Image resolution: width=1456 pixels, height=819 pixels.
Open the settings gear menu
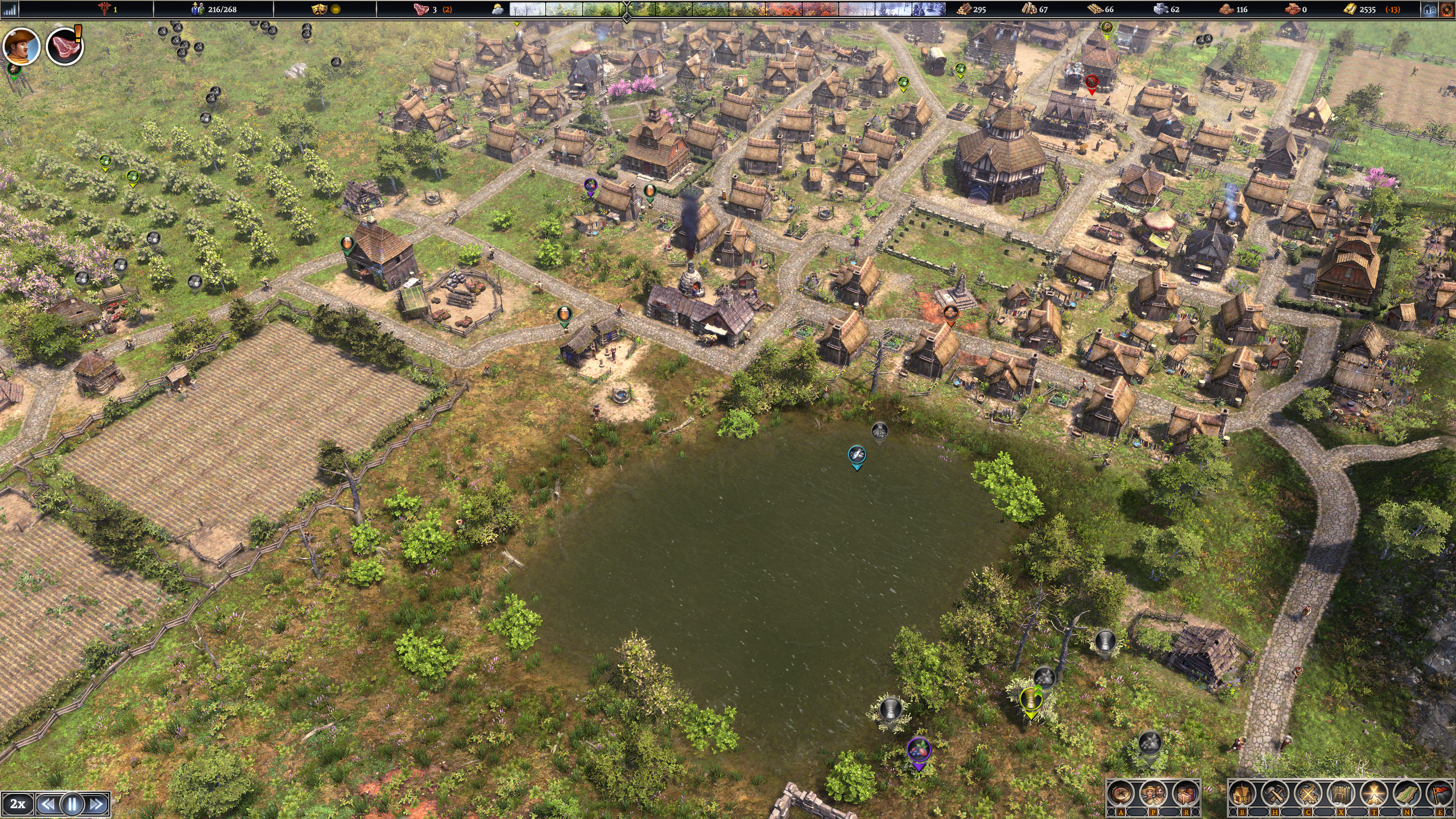[x=1447, y=9]
